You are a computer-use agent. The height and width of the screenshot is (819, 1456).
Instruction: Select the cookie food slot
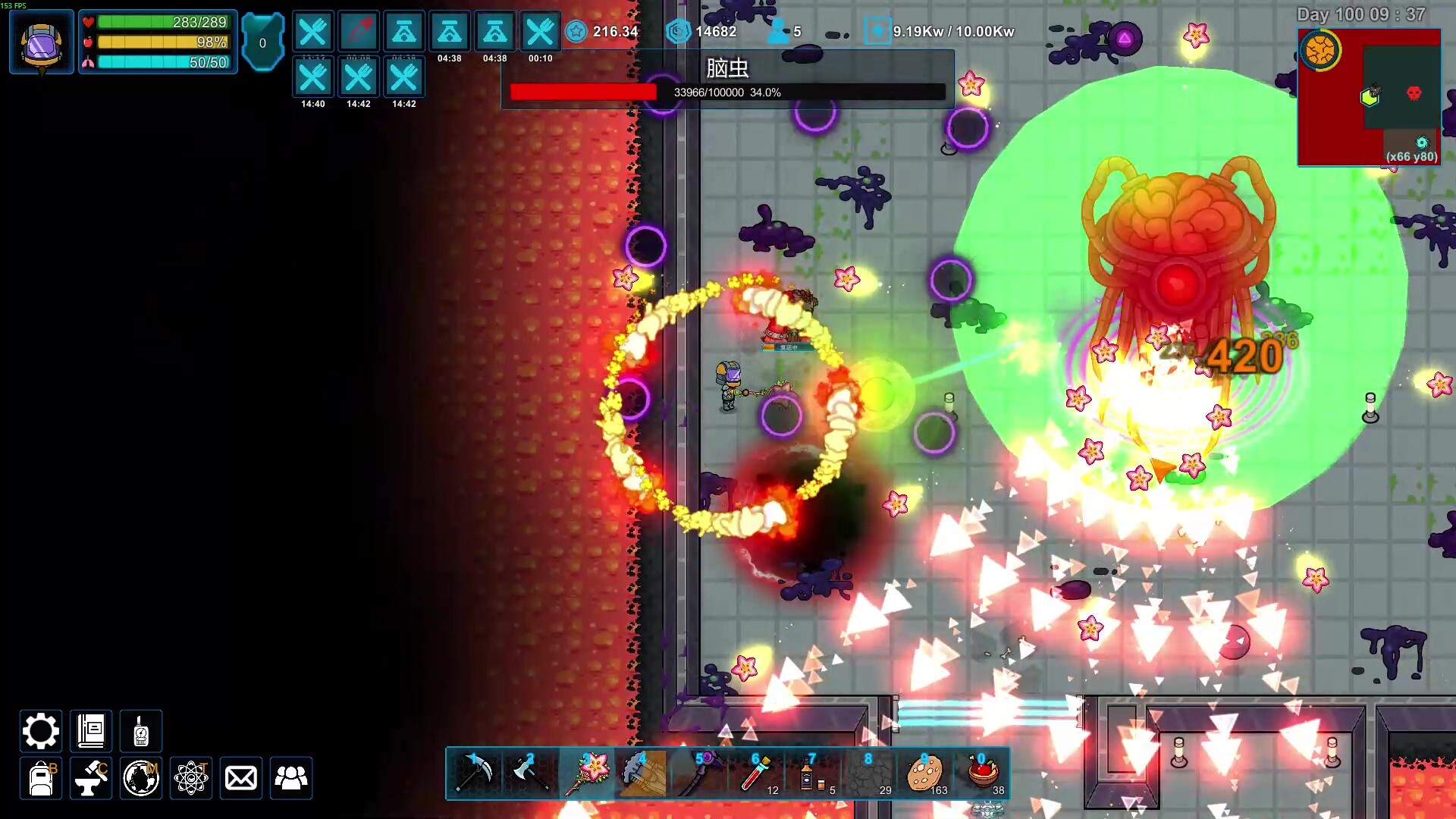click(x=925, y=773)
